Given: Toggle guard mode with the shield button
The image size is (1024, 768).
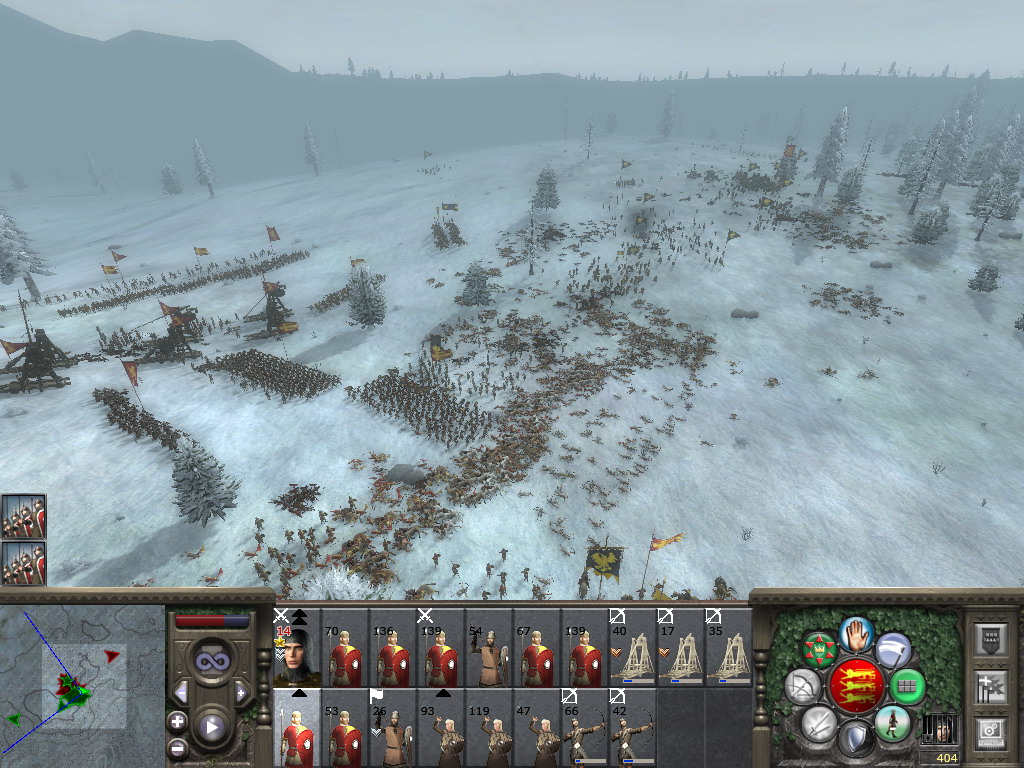Looking at the screenshot, I should click(856, 740).
